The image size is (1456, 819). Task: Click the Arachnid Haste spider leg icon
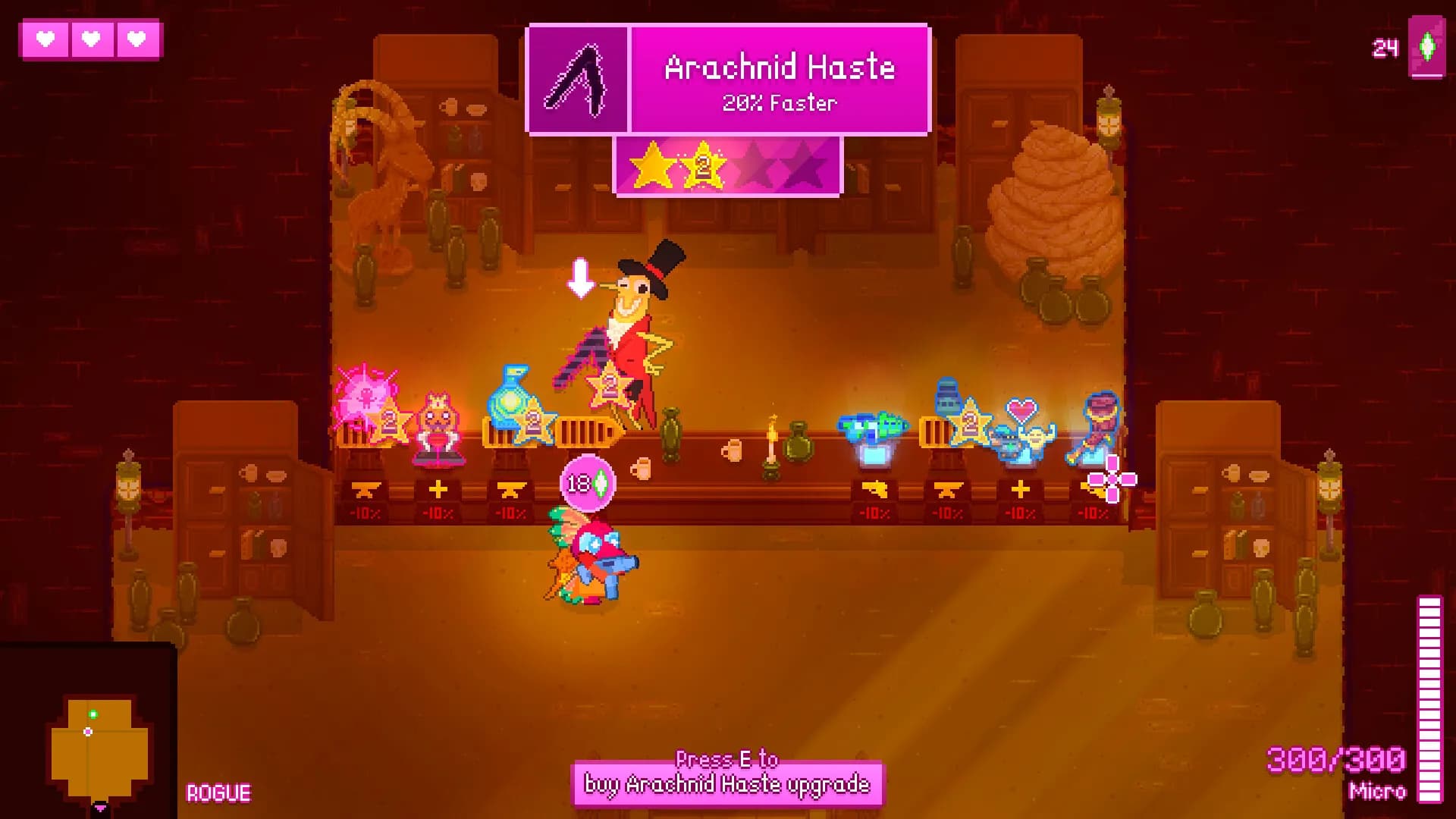[x=578, y=80]
